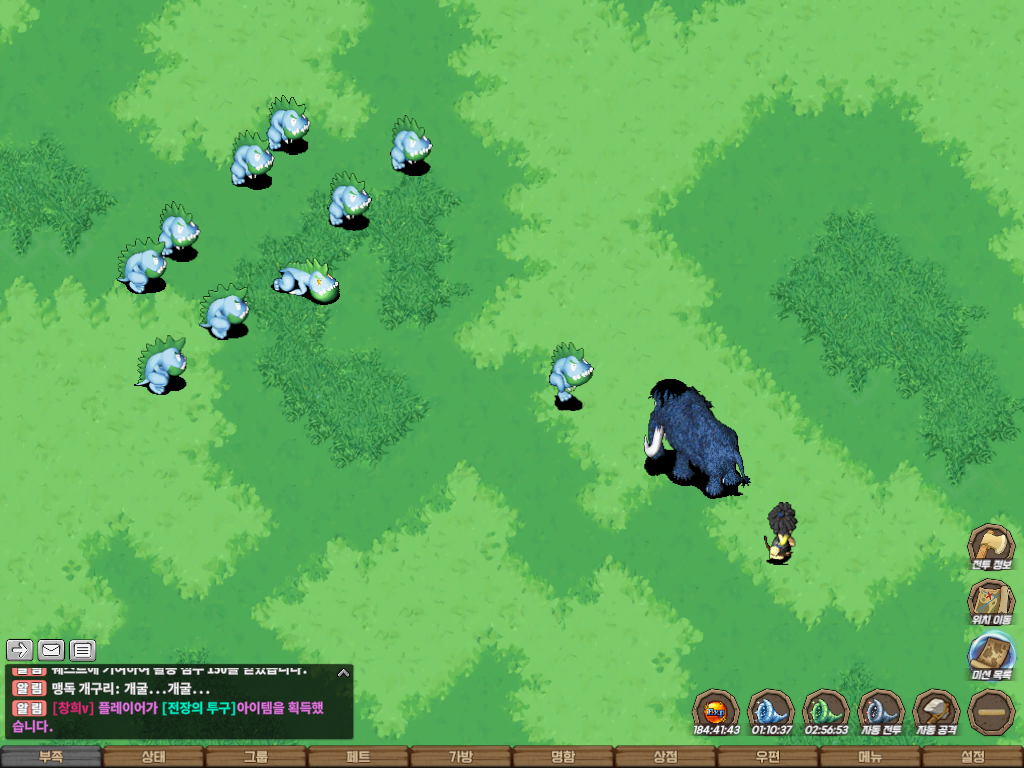This screenshot has width=1024, height=768.
Task: Click the 위치 이동 location move map icon
Action: click(990, 601)
